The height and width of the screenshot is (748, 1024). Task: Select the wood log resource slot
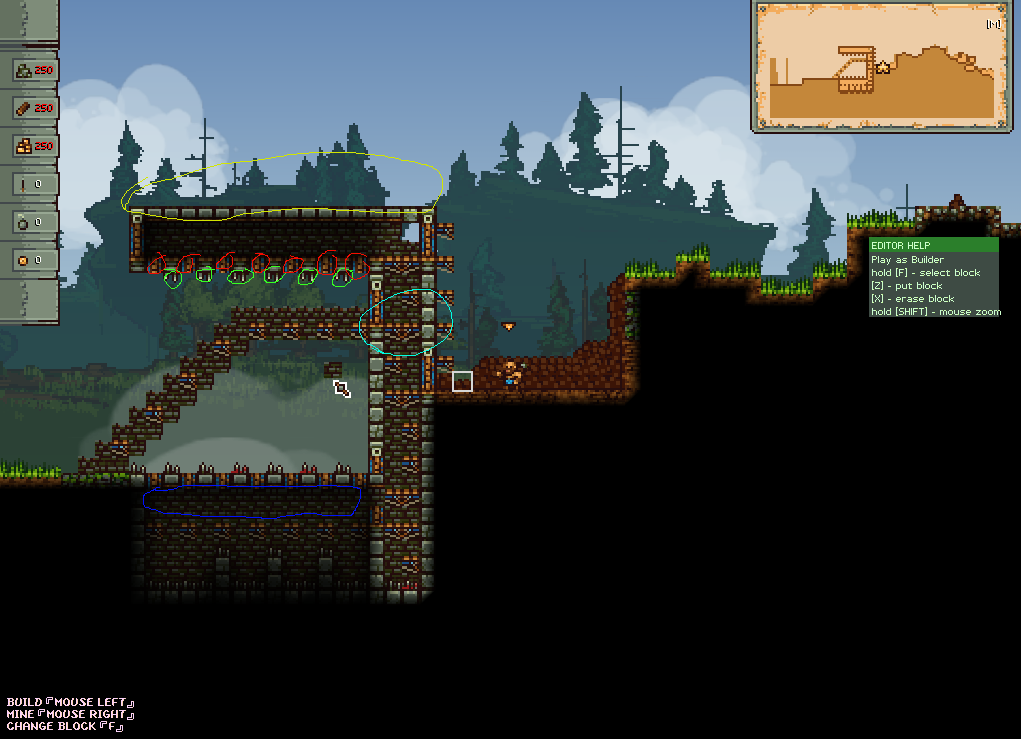pyautogui.click(x=33, y=108)
